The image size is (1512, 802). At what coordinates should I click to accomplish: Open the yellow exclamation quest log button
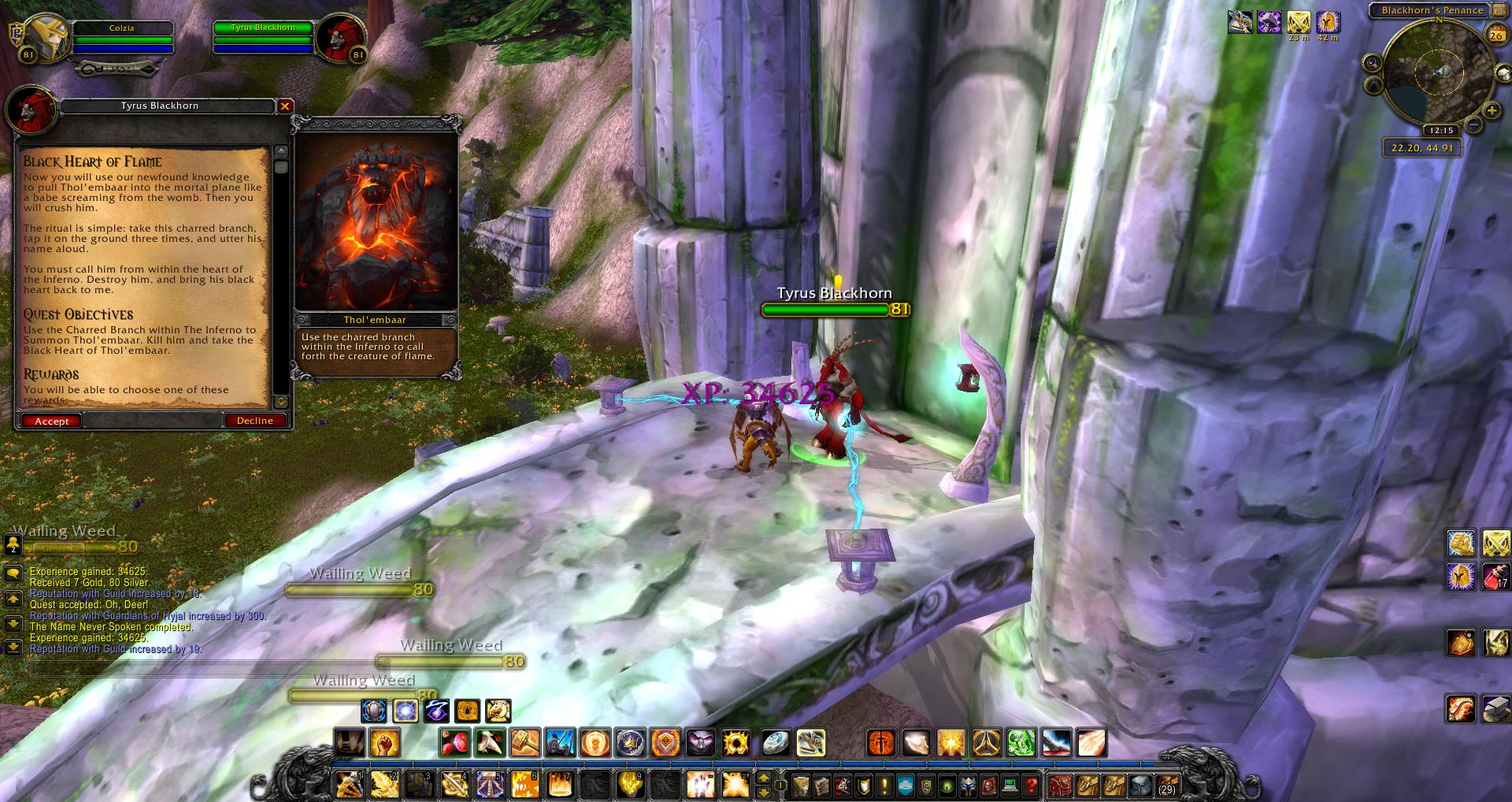tap(884, 785)
